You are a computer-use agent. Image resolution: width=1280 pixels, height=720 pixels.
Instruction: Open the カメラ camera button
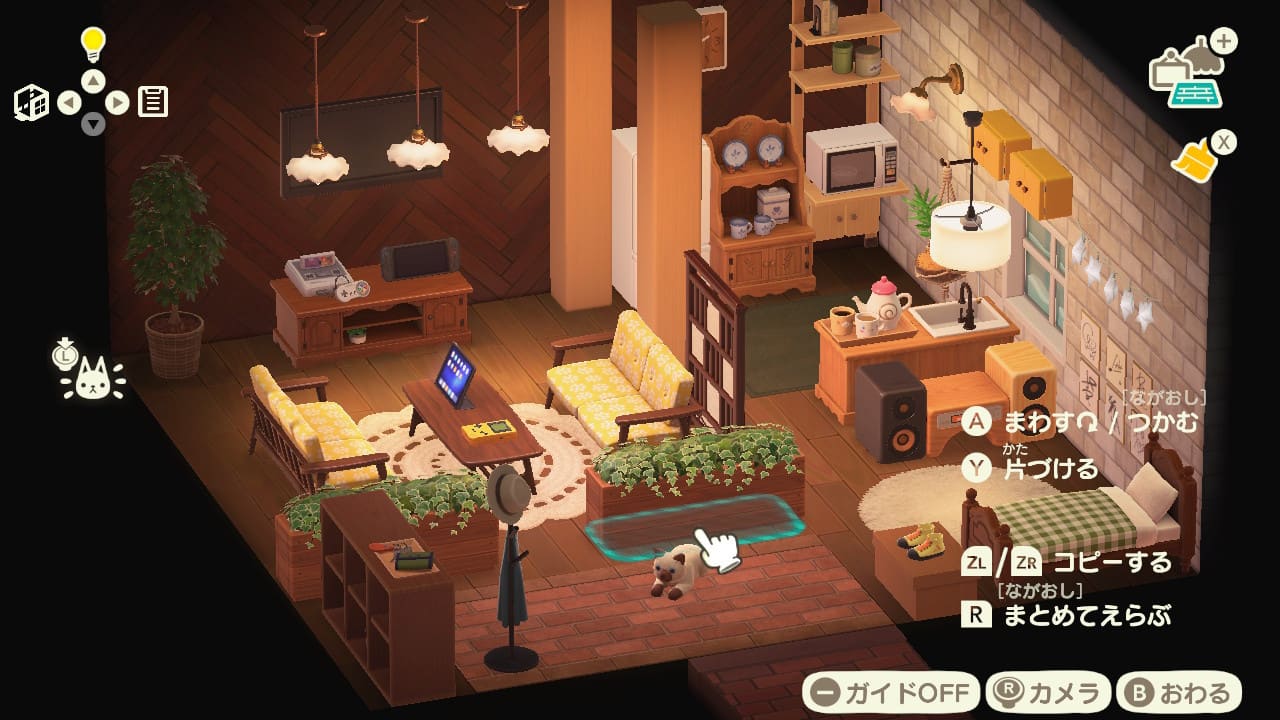tap(1048, 692)
